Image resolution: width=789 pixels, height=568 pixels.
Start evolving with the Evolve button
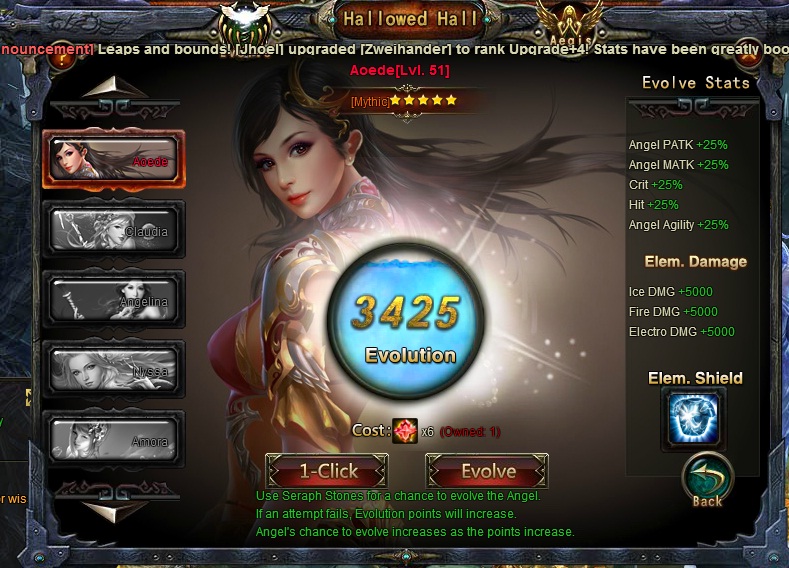pyautogui.click(x=487, y=471)
